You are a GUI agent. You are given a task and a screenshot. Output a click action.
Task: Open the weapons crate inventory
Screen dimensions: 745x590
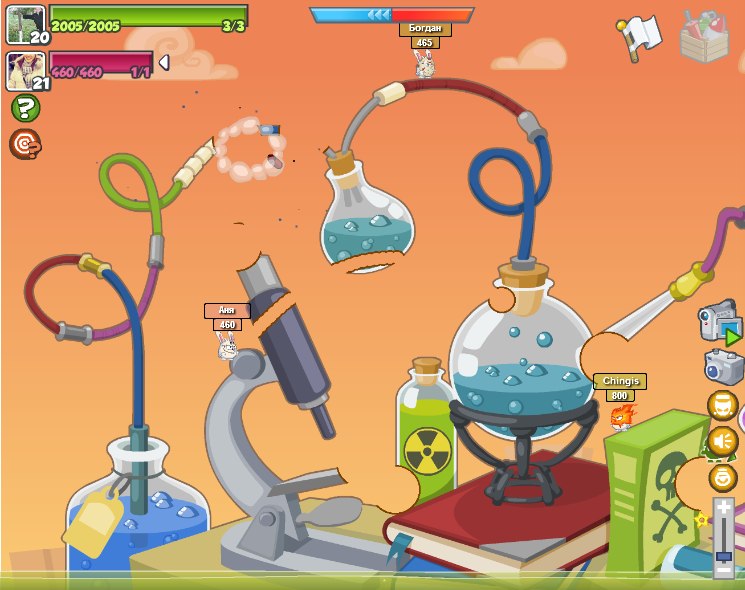coord(704,36)
